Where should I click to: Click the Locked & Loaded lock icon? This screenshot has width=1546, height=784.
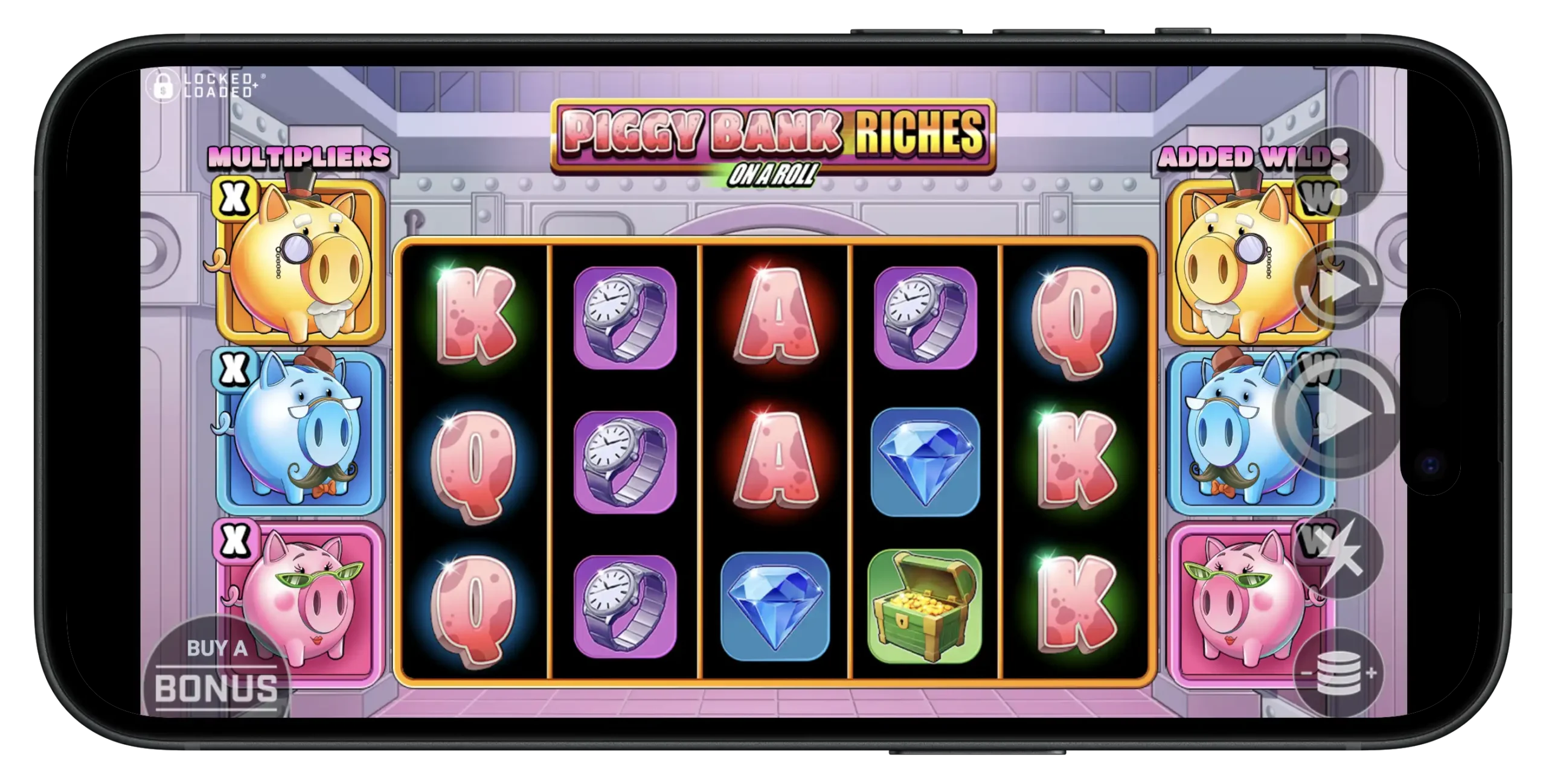pos(163,84)
